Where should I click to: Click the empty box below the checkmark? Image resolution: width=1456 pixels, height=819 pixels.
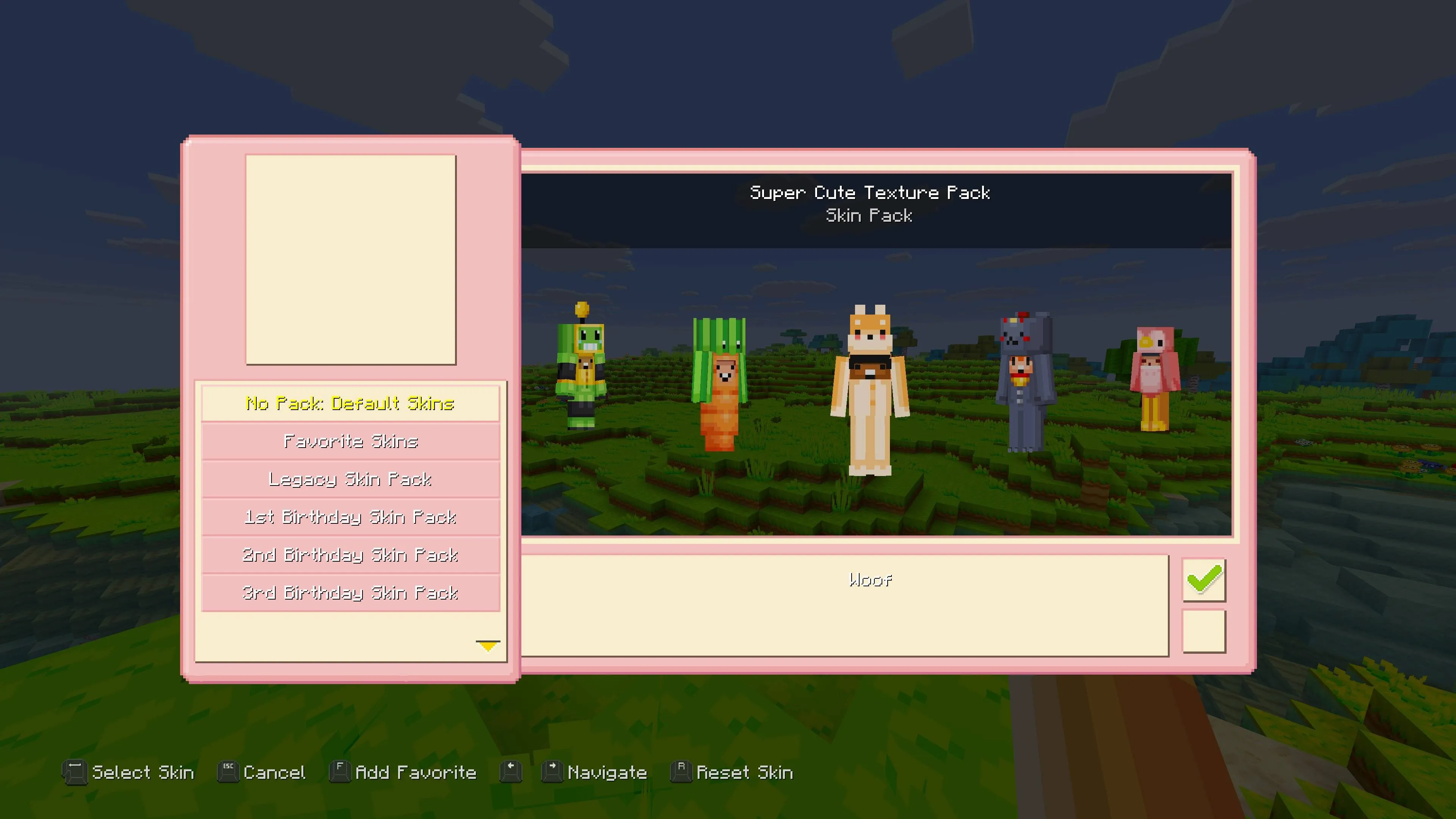[x=1204, y=631]
